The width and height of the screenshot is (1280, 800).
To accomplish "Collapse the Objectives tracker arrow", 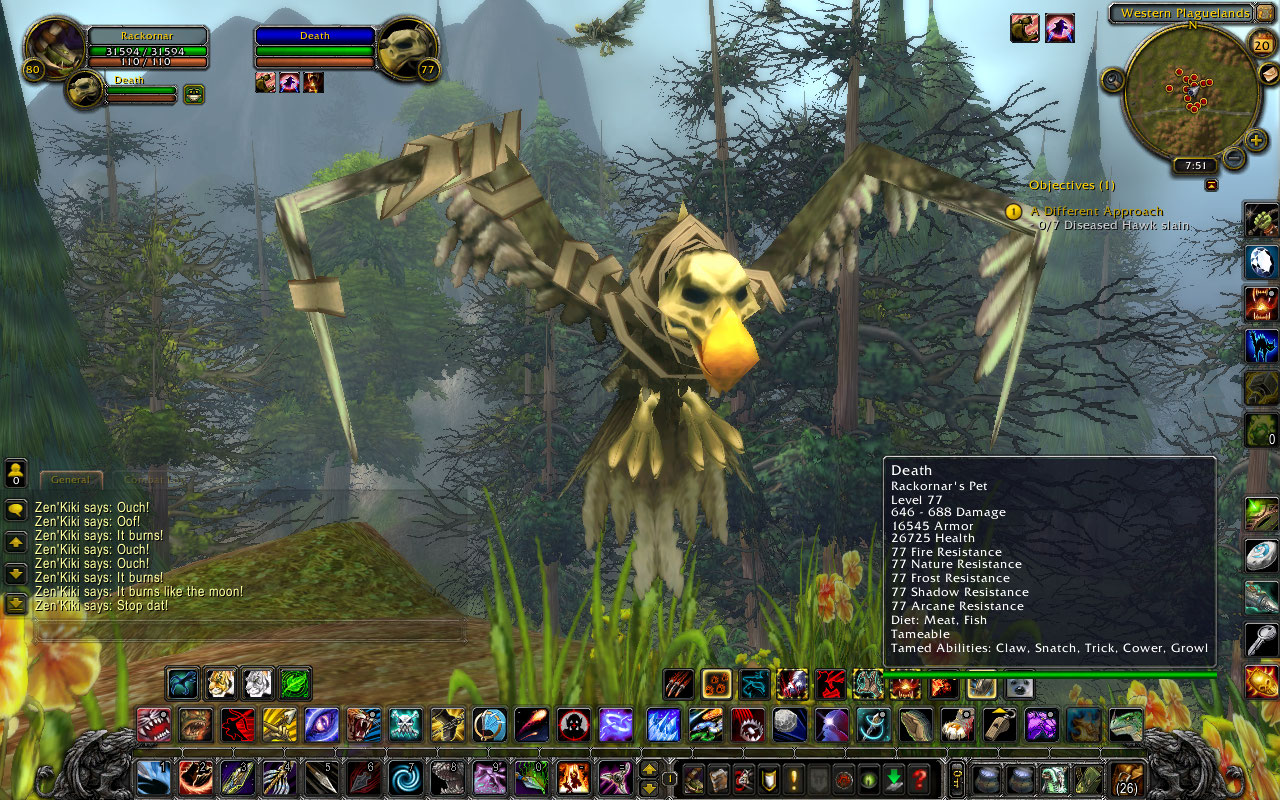I will tap(1212, 185).
